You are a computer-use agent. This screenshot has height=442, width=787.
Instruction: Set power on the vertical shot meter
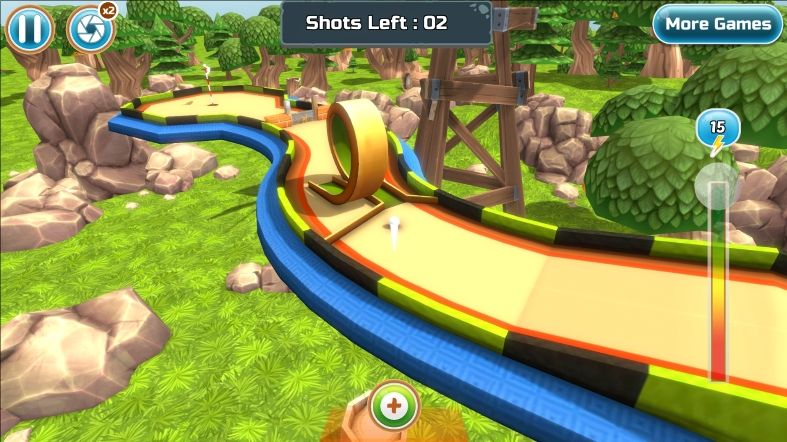pyautogui.click(x=718, y=280)
